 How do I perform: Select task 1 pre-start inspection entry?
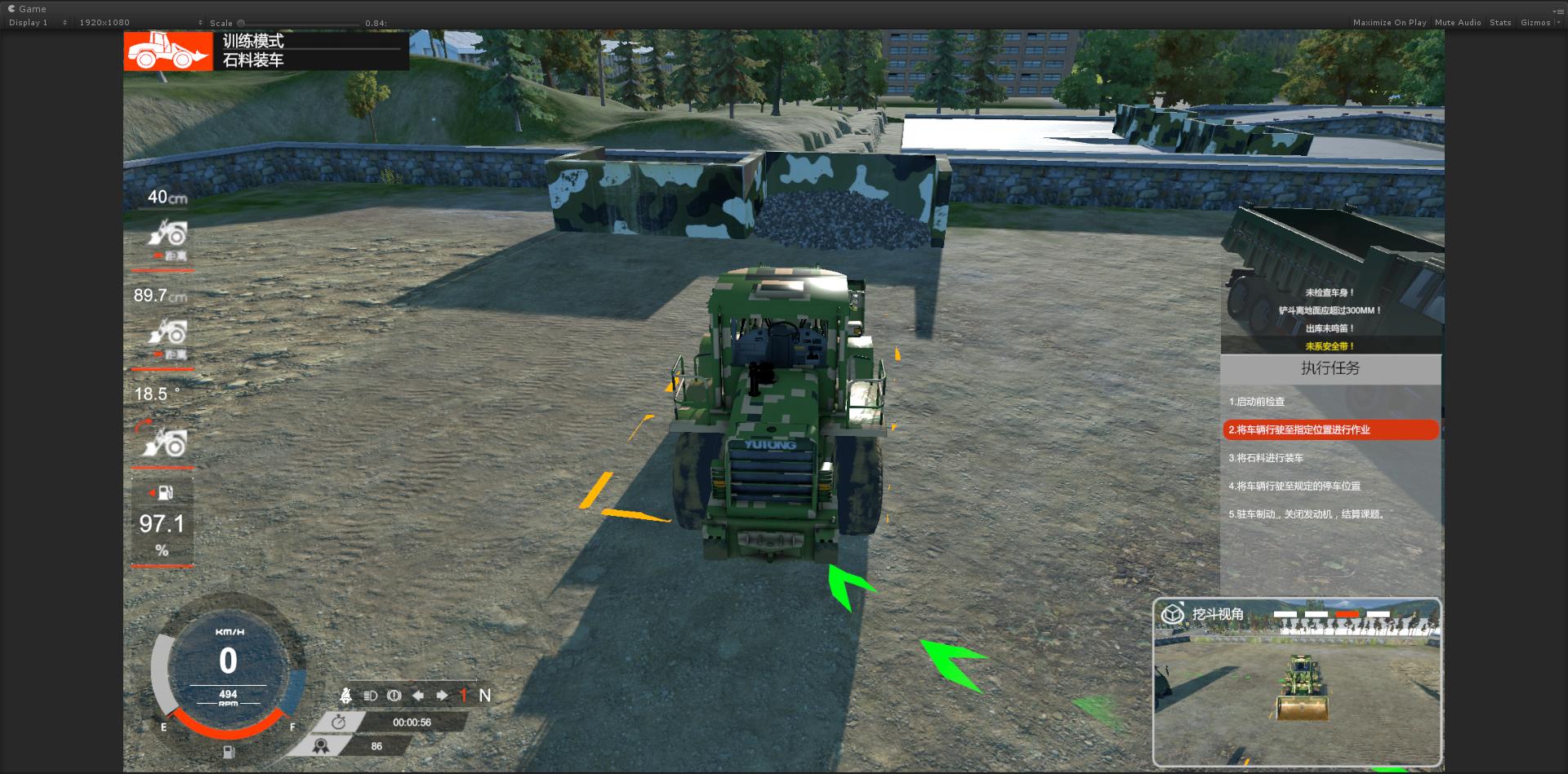[x=1257, y=402]
